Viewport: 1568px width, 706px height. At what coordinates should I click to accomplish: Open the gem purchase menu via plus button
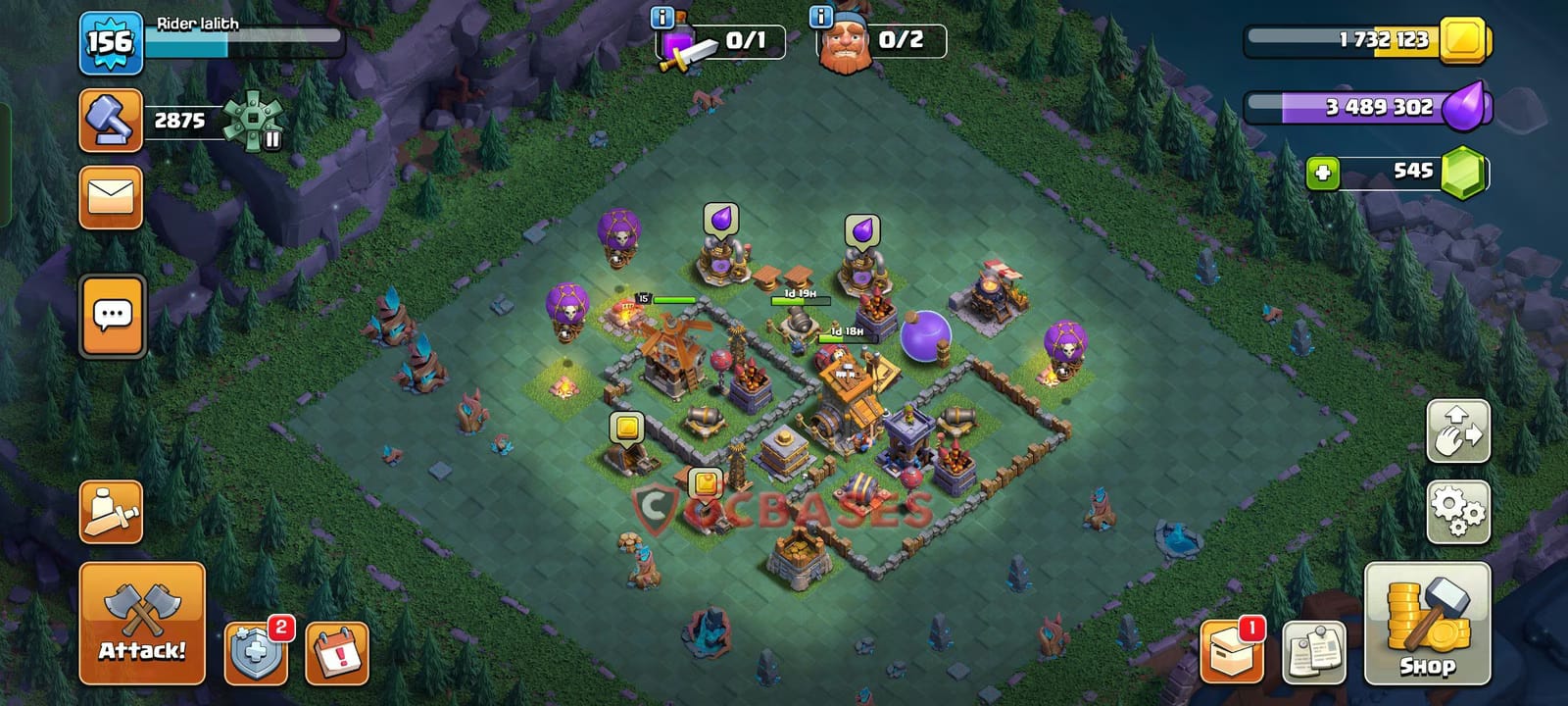tap(1325, 175)
